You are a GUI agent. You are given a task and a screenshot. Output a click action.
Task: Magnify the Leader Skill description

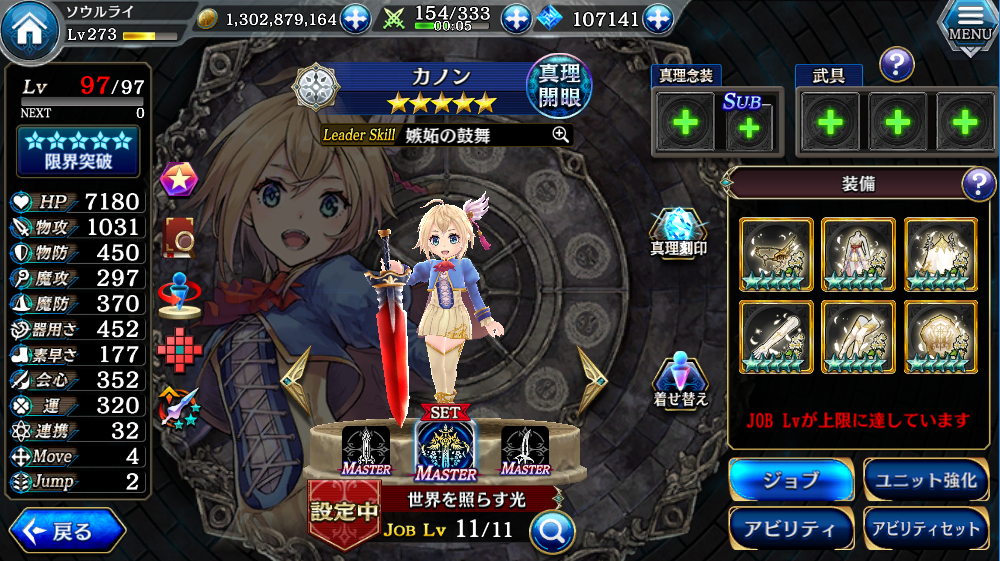[x=560, y=135]
